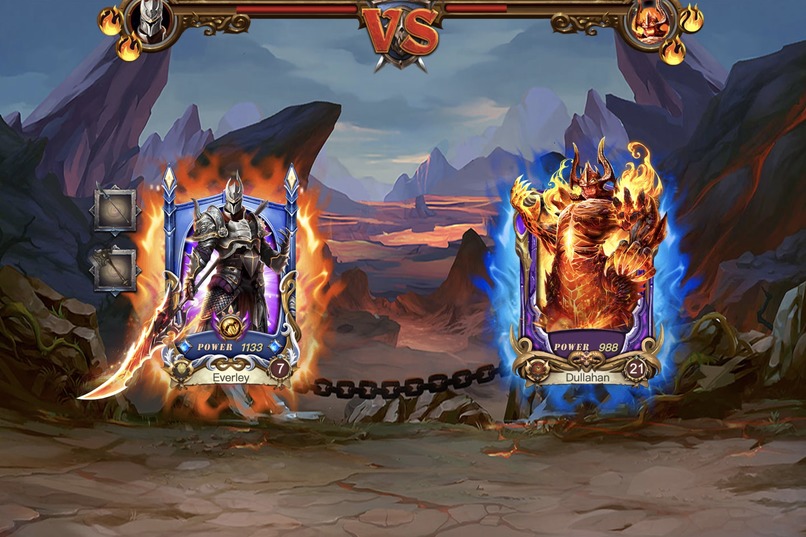This screenshot has width=806, height=537.
Task: Open the war hammer weapon slot
Action: pyautogui.click(x=114, y=268)
